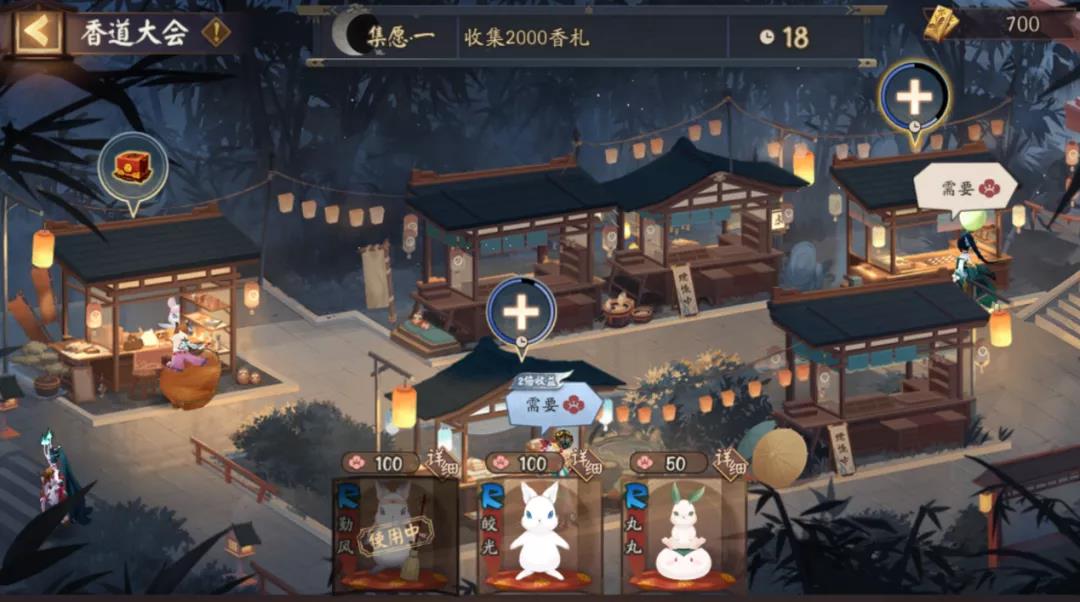Image resolution: width=1080 pixels, height=602 pixels.
Task: Open 详细 details for 丸丸
Action: [729, 459]
